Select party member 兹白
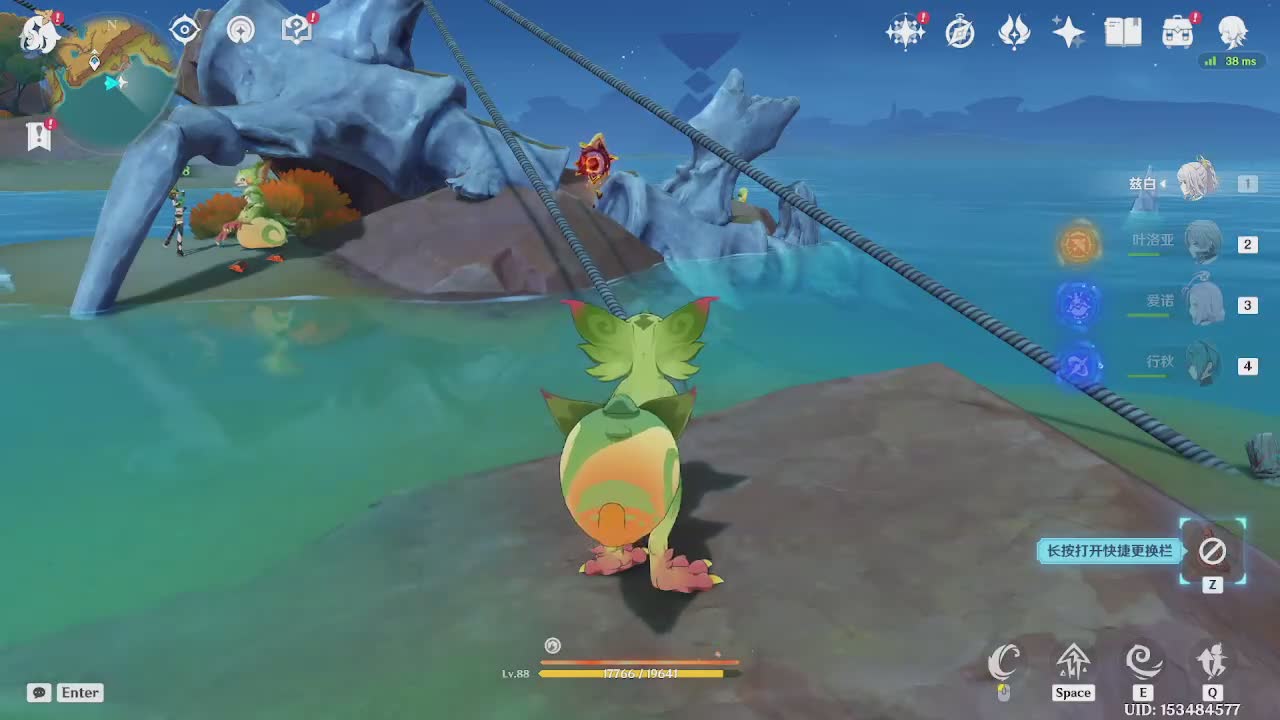This screenshot has height=720, width=1280. [1198, 183]
